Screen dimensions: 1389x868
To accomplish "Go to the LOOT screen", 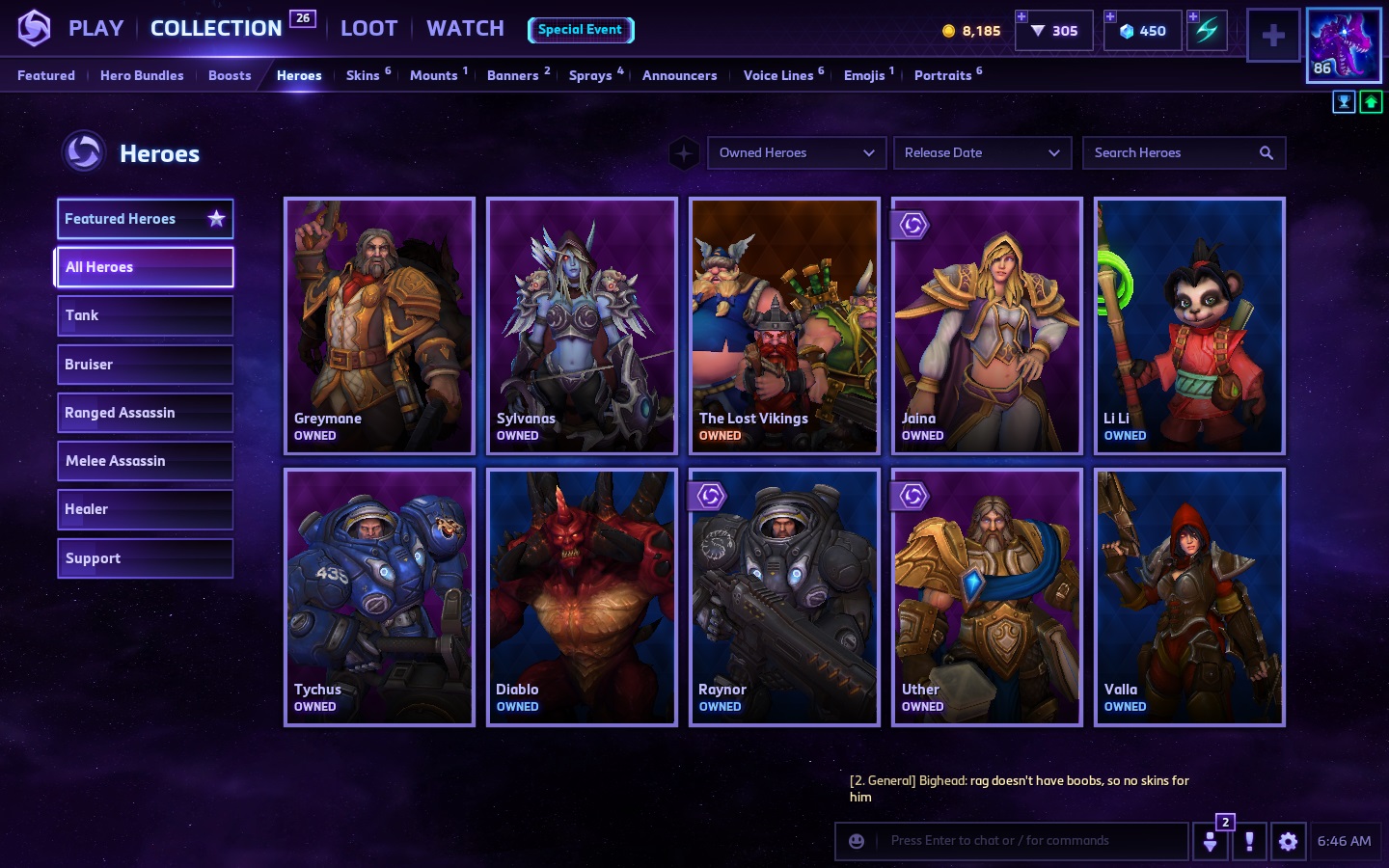I will [368, 29].
